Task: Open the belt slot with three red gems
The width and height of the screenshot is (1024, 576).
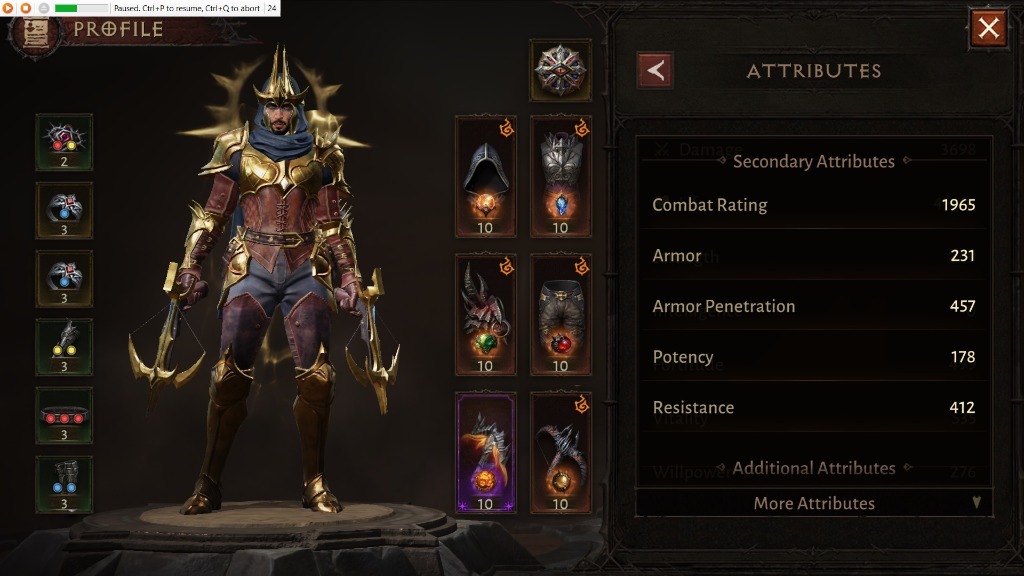Action: click(64, 415)
